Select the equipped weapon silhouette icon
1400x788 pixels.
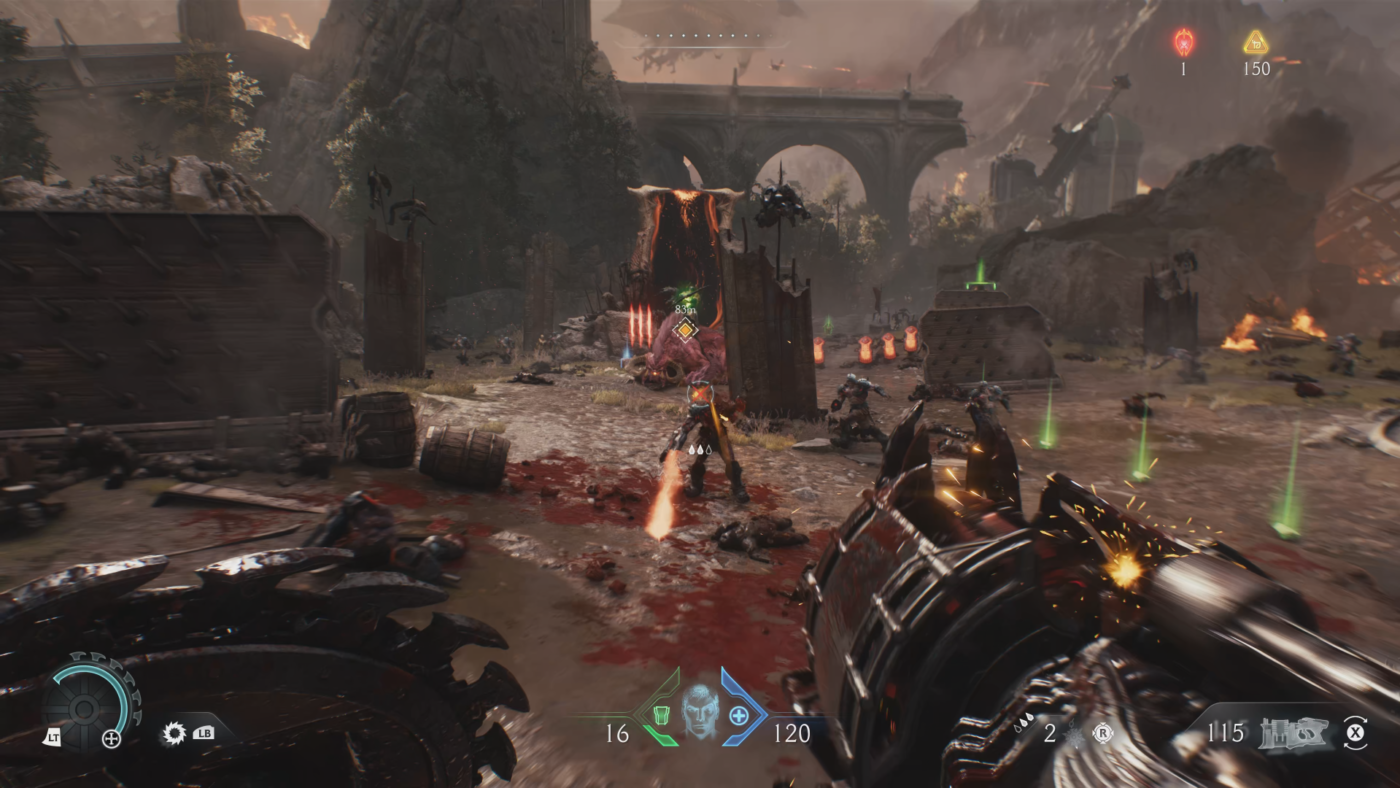[x=1292, y=733]
